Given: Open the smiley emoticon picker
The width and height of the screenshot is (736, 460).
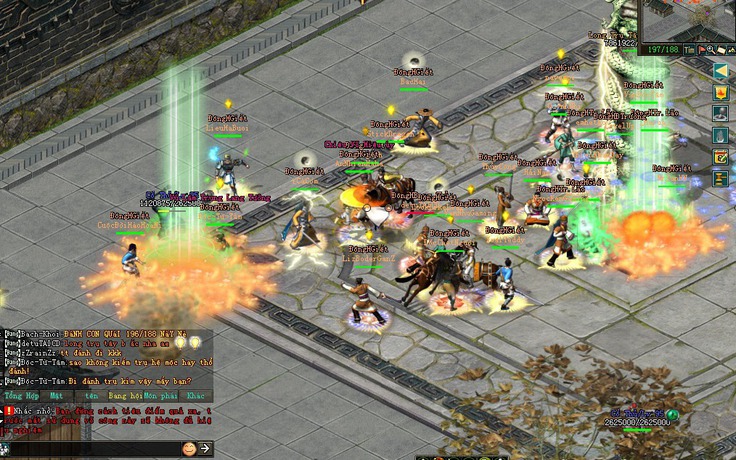Looking at the screenshot, I should (189, 448).
